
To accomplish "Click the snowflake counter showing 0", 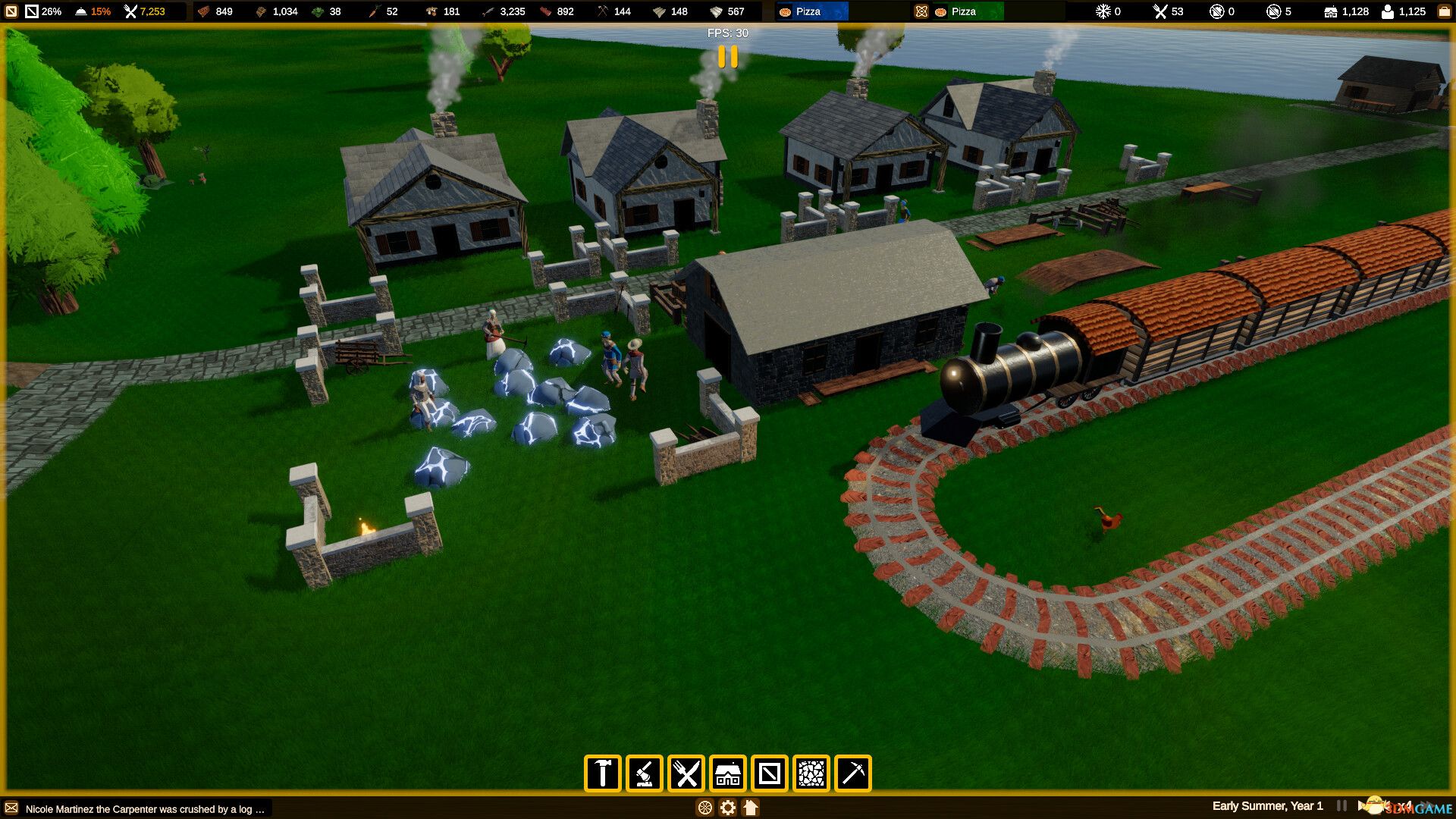I will (x=1106, y=11).
